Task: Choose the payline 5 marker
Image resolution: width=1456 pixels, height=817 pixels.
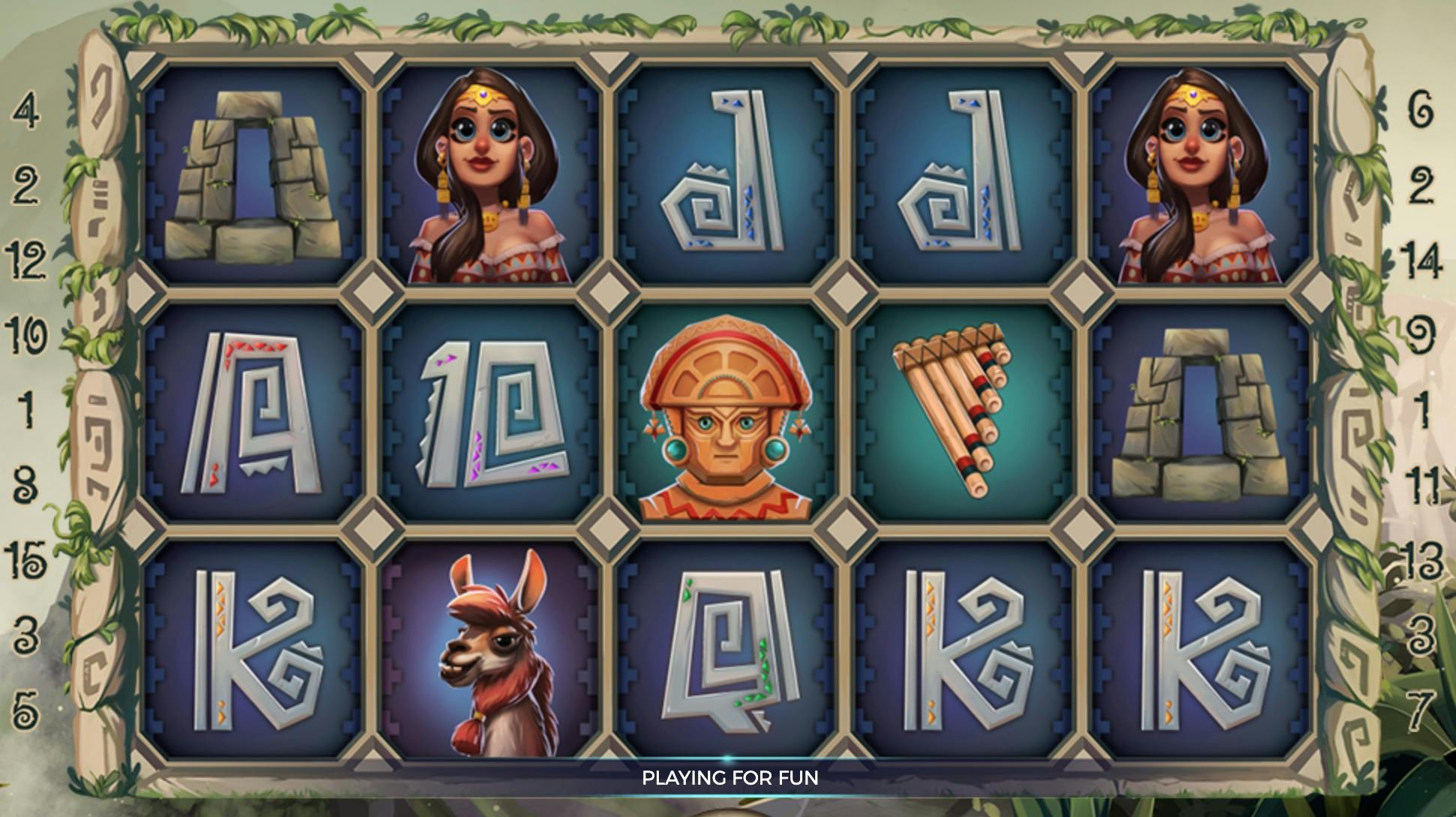Action: [26, 708]
